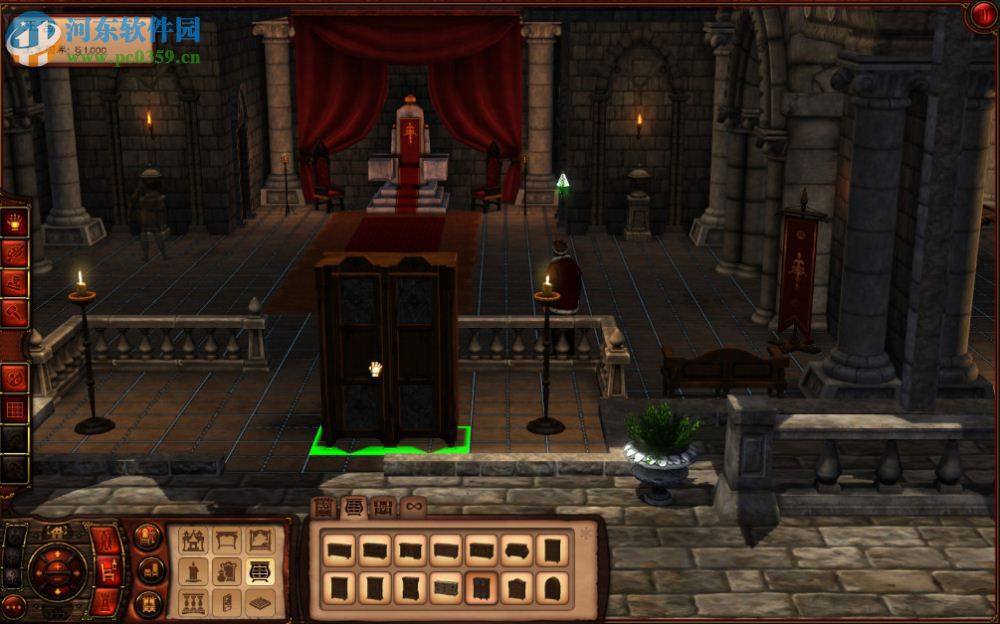
Task: Toggle the grid button in the left sidebar
Action: coord(14,408)
